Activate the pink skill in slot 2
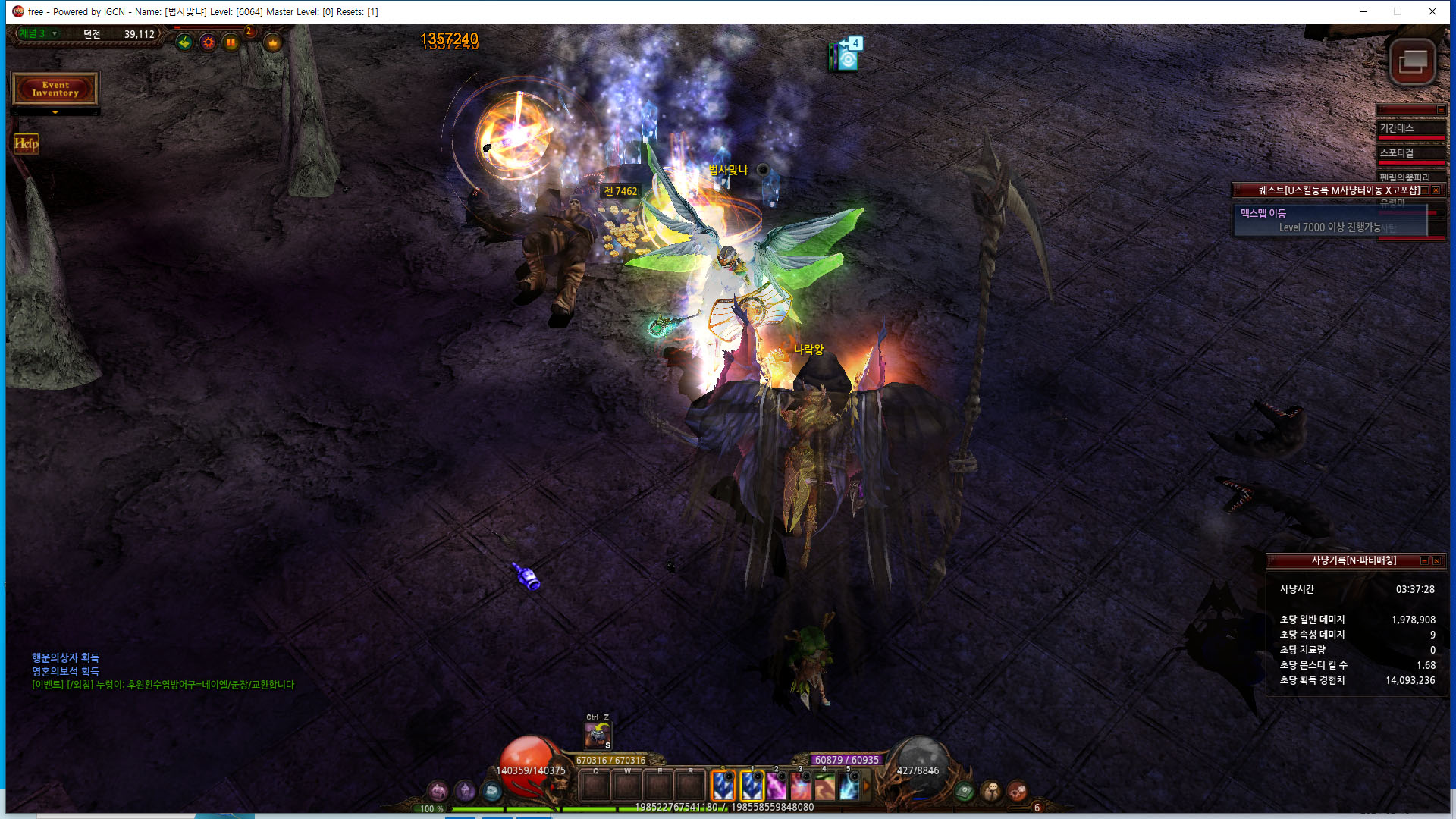The height and width of the screenshot is (819, 1456). pos(775,786)
